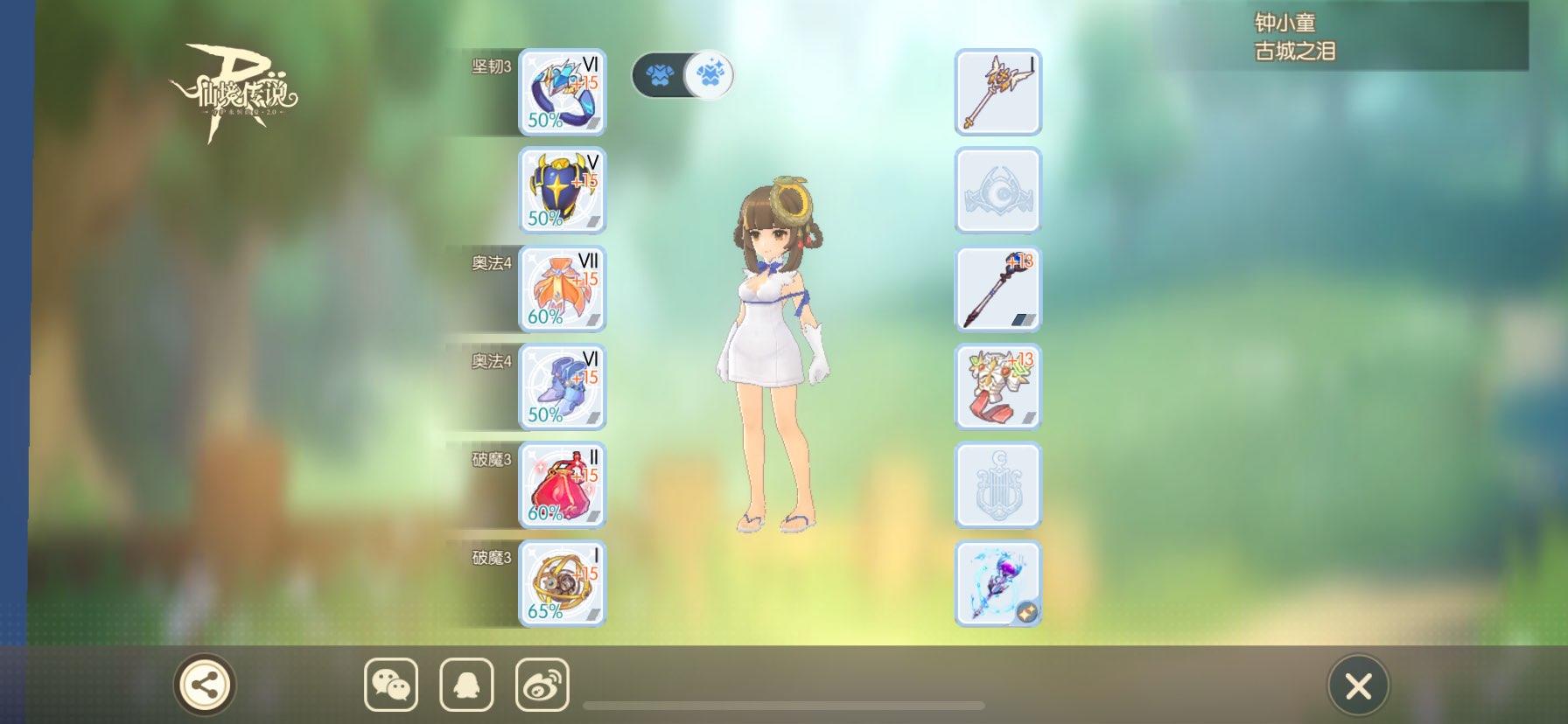Open the +13 enhanced rod slot
Image resolution: width=1568 pixels, height=724 pixels.
point(997,289)
